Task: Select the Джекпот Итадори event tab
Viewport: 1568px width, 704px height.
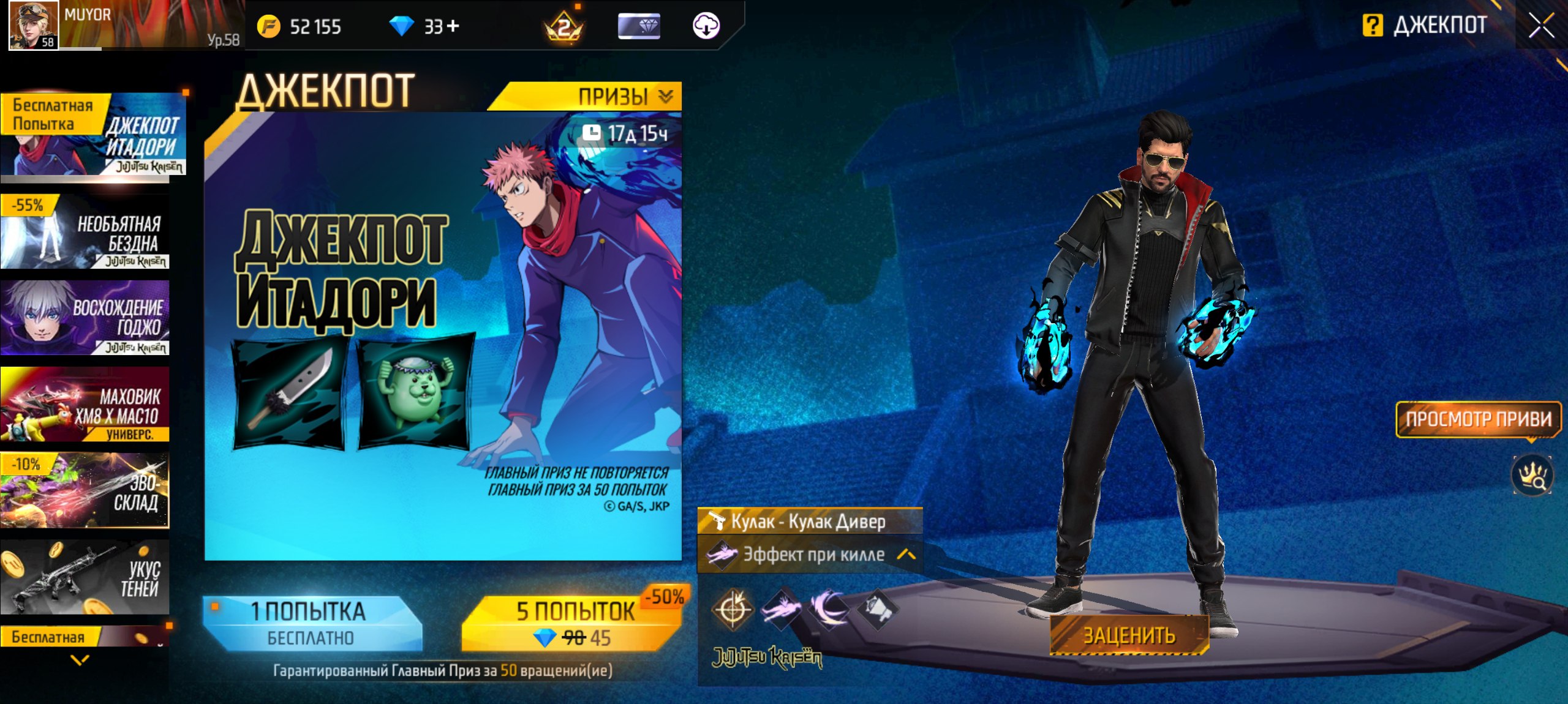Action: 93,136
